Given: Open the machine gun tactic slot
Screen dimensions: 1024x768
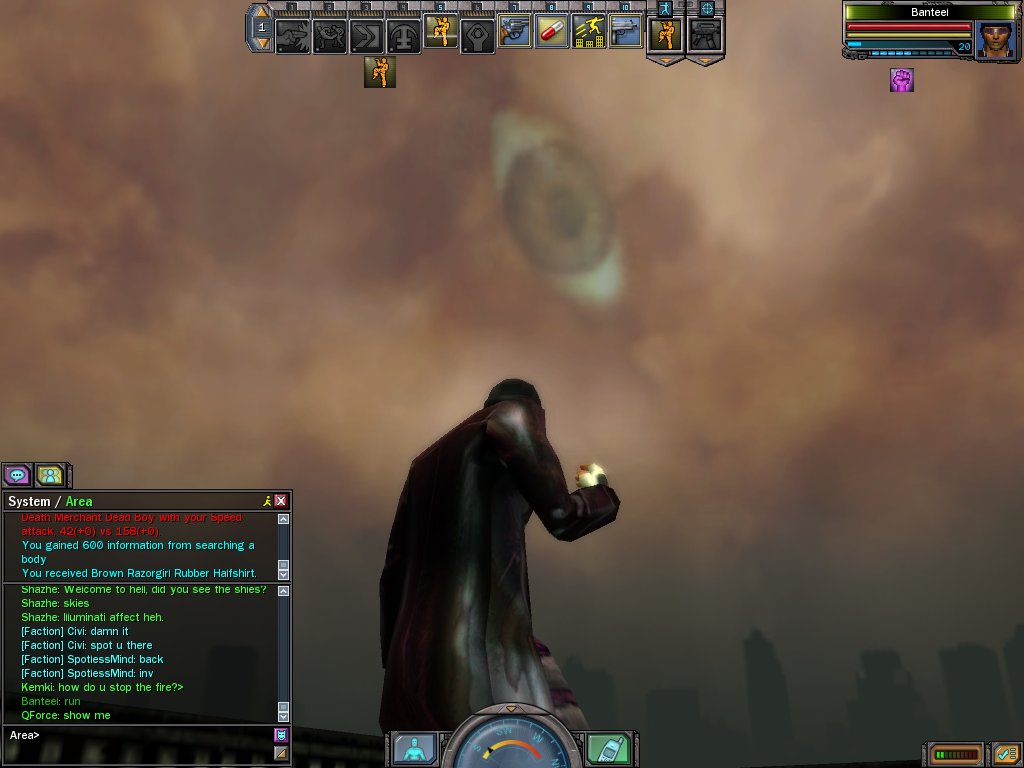Looking at the screenshot, I should tap(705, 35).
